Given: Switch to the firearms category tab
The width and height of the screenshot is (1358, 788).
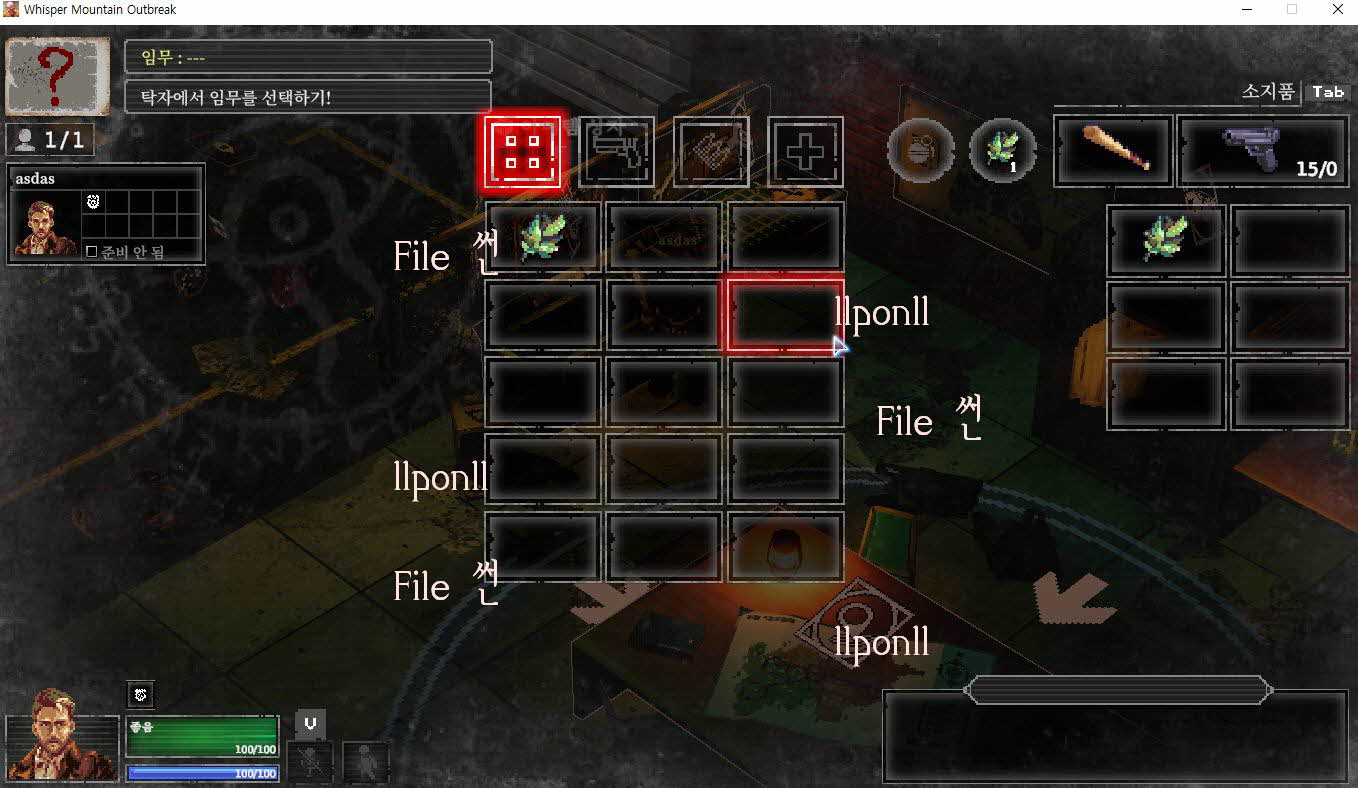Looking at the screenshot, I should 616,152.
